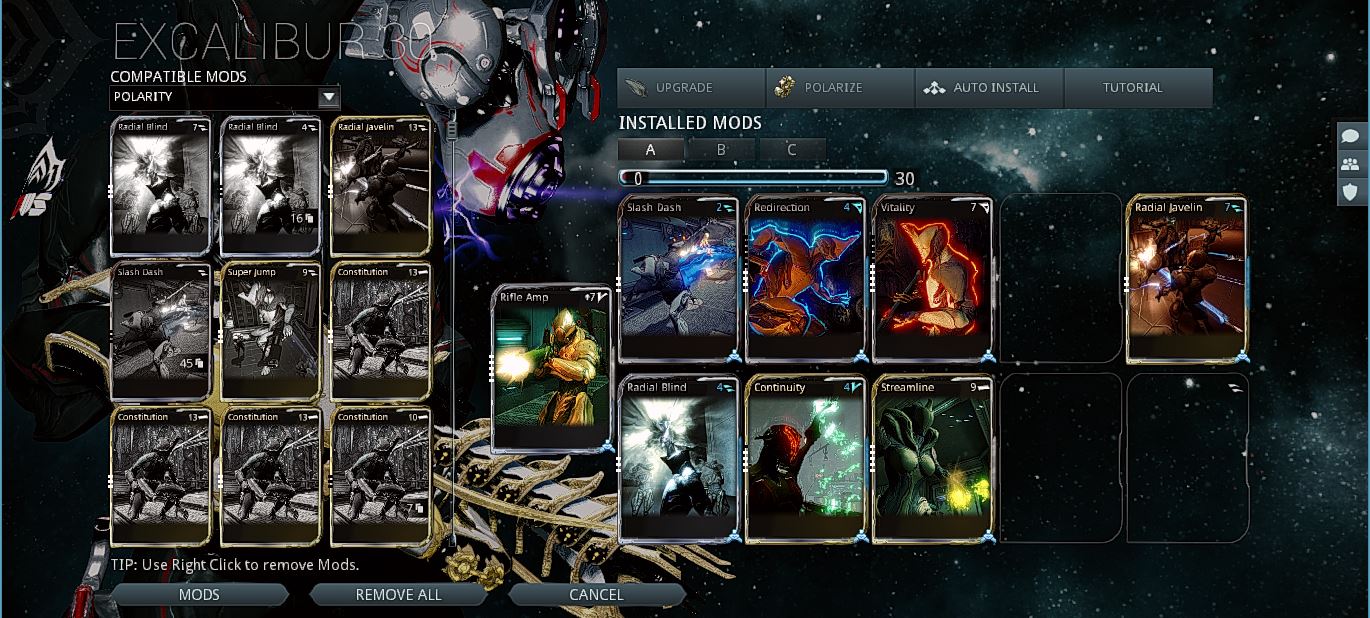Switch to loadout tab C
This screenshot has height=618, width=1370.
(x=792, y=150)
